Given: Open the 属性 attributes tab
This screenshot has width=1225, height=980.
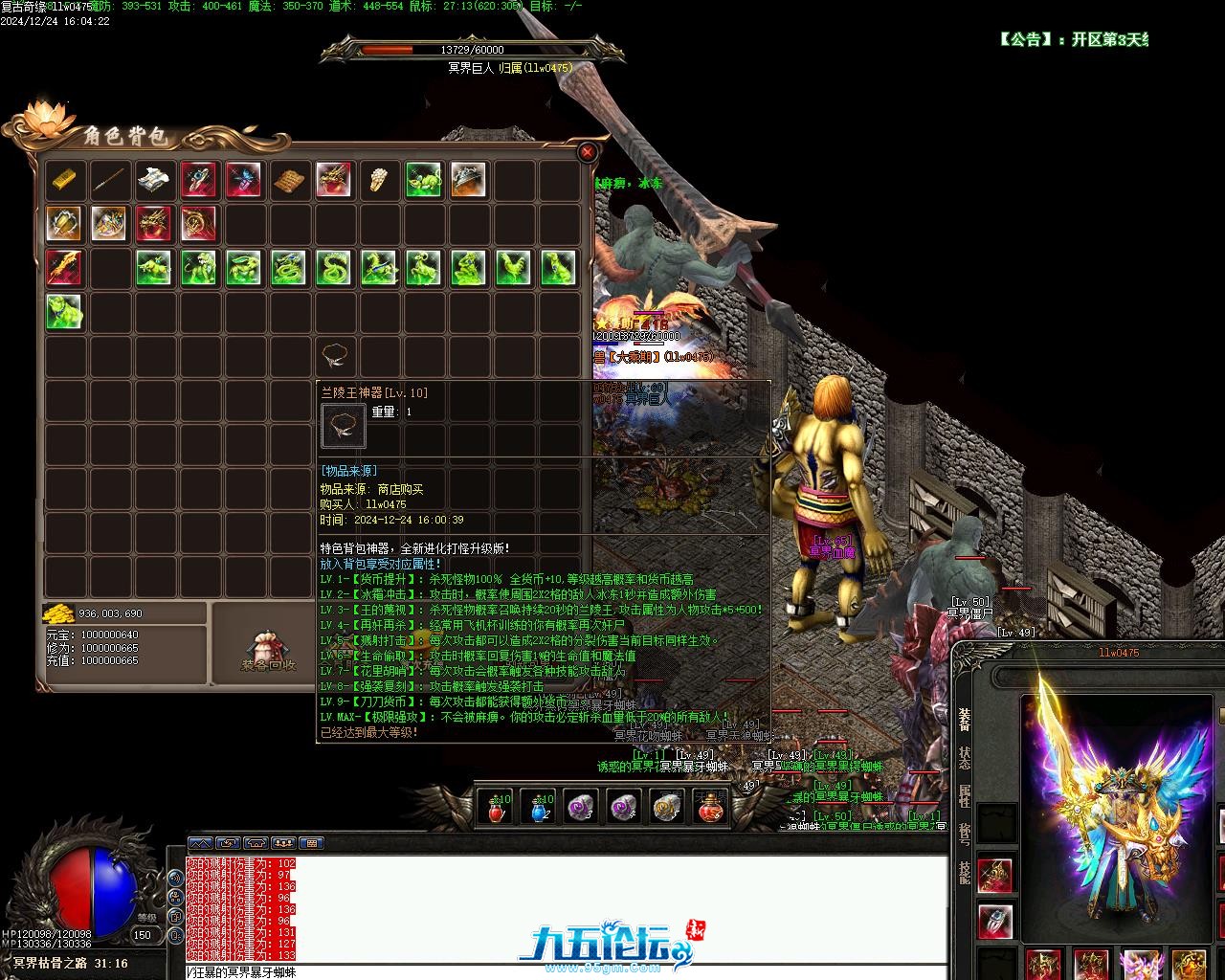Looking at the screenshot, I should click(964, 796).
